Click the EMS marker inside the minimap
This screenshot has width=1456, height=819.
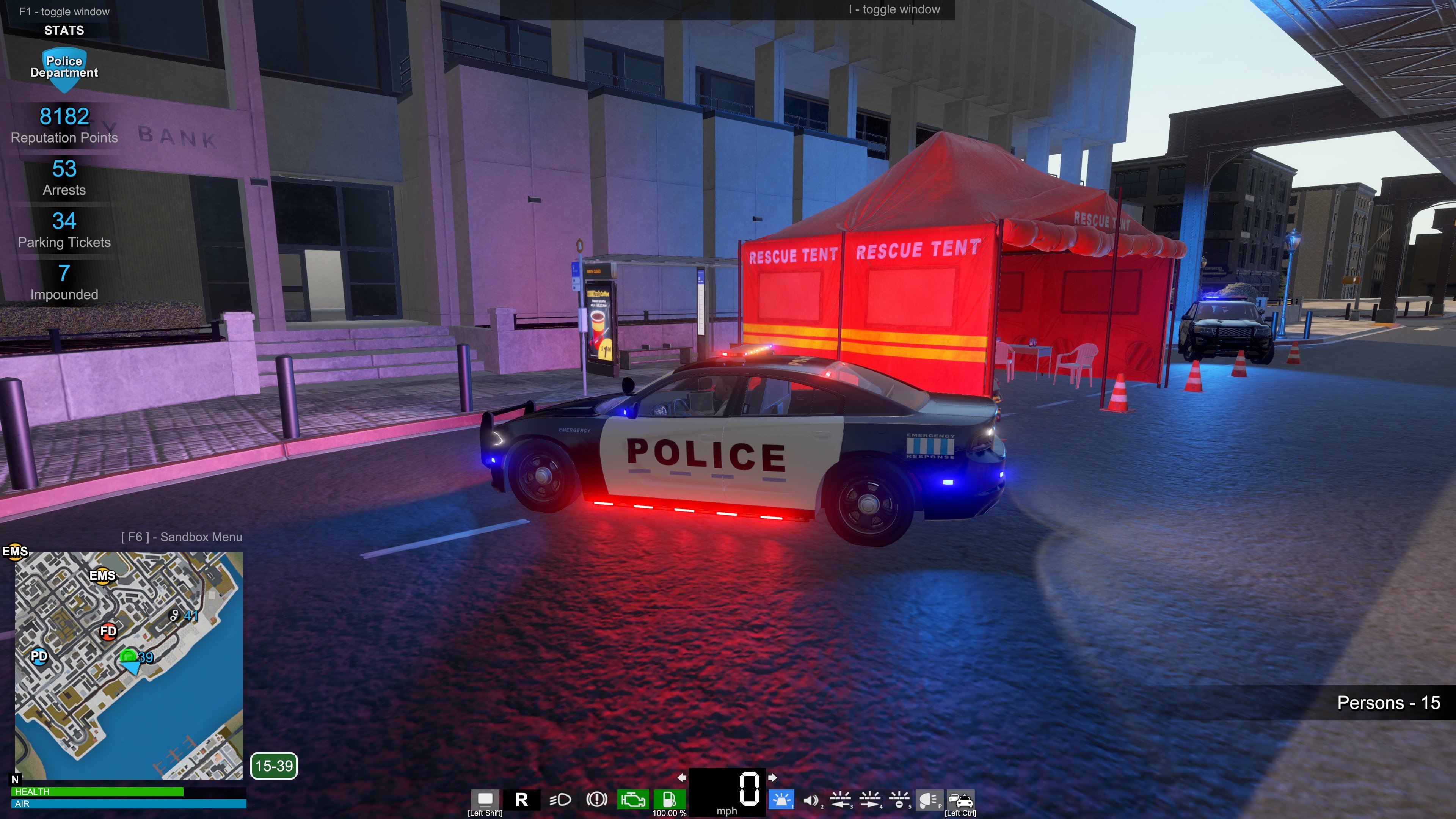click(102, 576)
